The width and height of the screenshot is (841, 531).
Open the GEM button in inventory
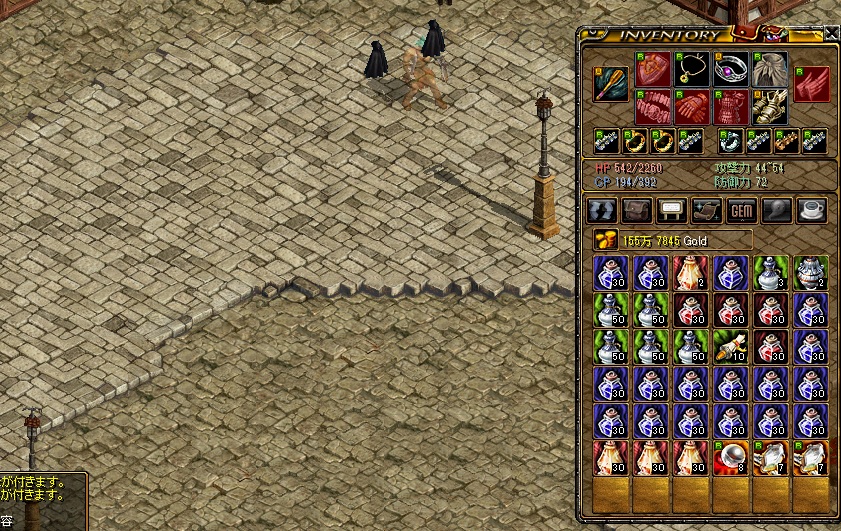click(741, 210)
